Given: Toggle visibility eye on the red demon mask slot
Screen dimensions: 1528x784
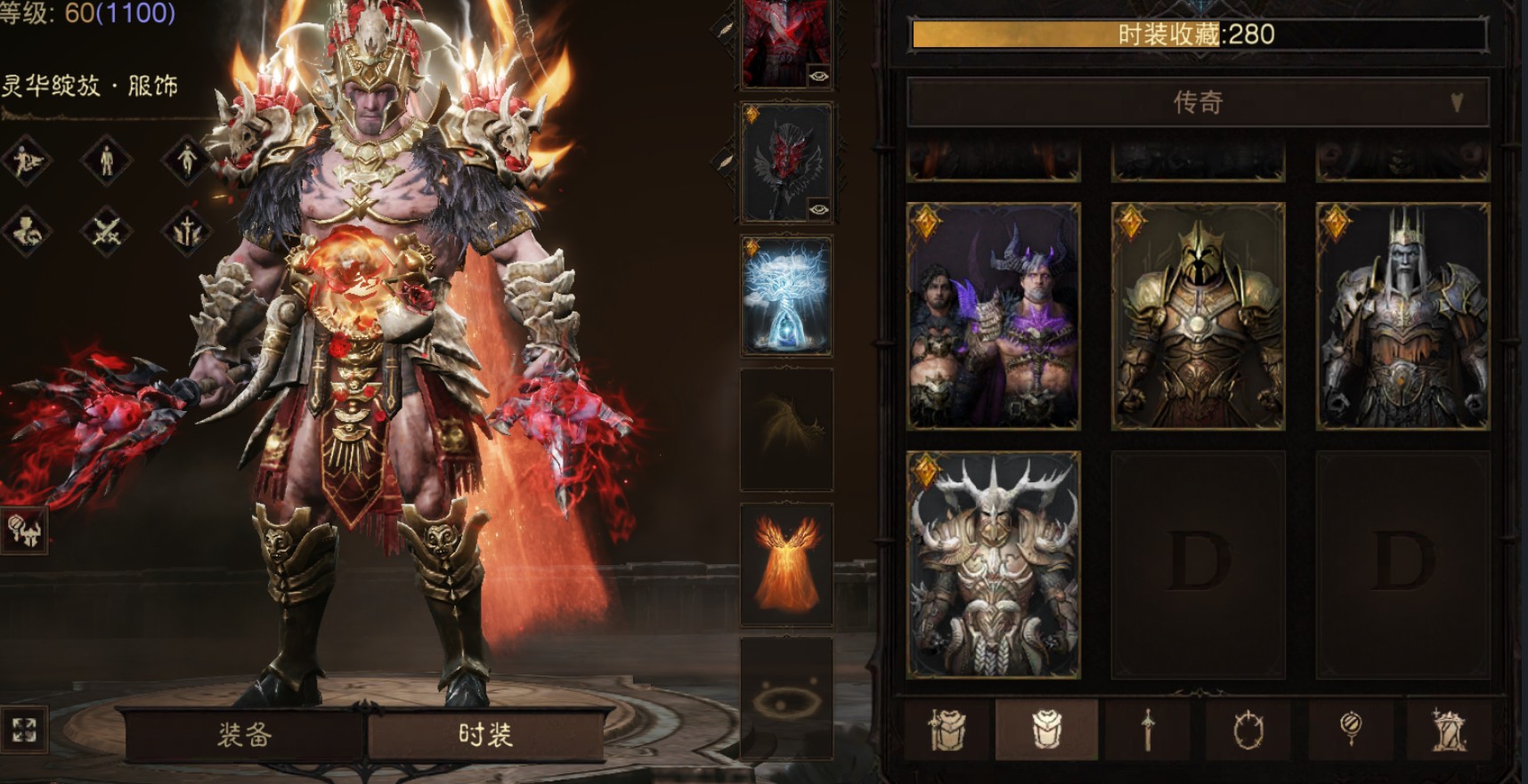Looking at the screenshot, I should pyautogui.click(x=818, y=210).
